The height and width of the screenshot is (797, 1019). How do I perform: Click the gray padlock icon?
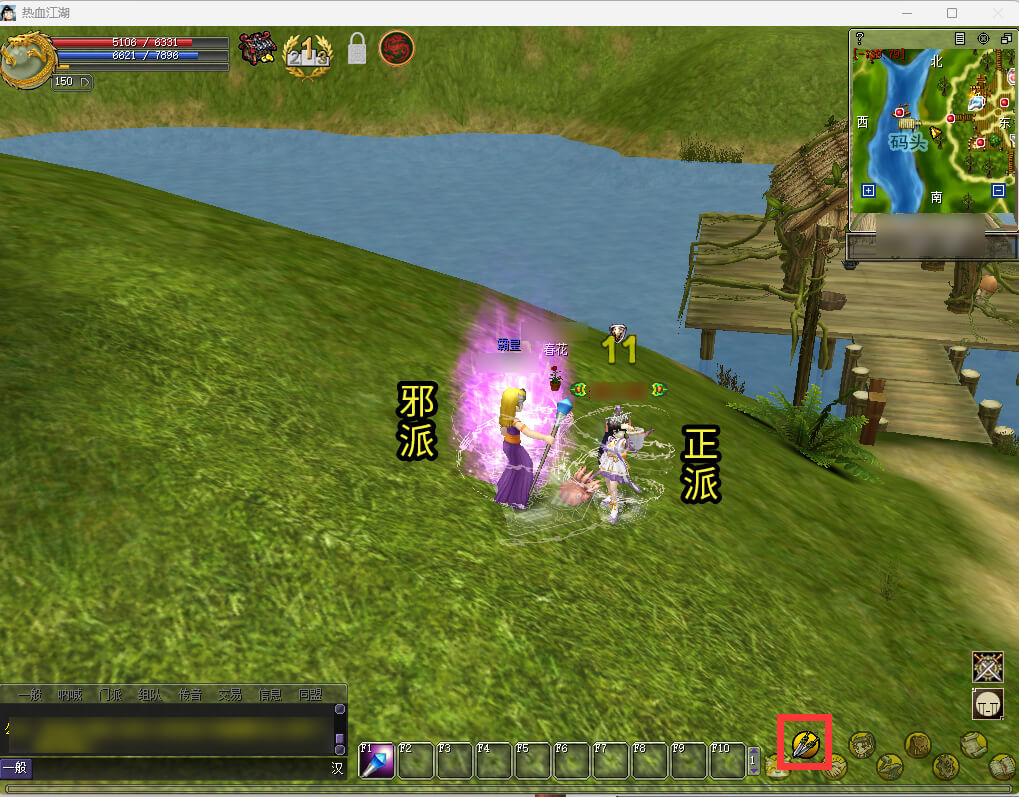pyautogui.click(x=357, y=49)
